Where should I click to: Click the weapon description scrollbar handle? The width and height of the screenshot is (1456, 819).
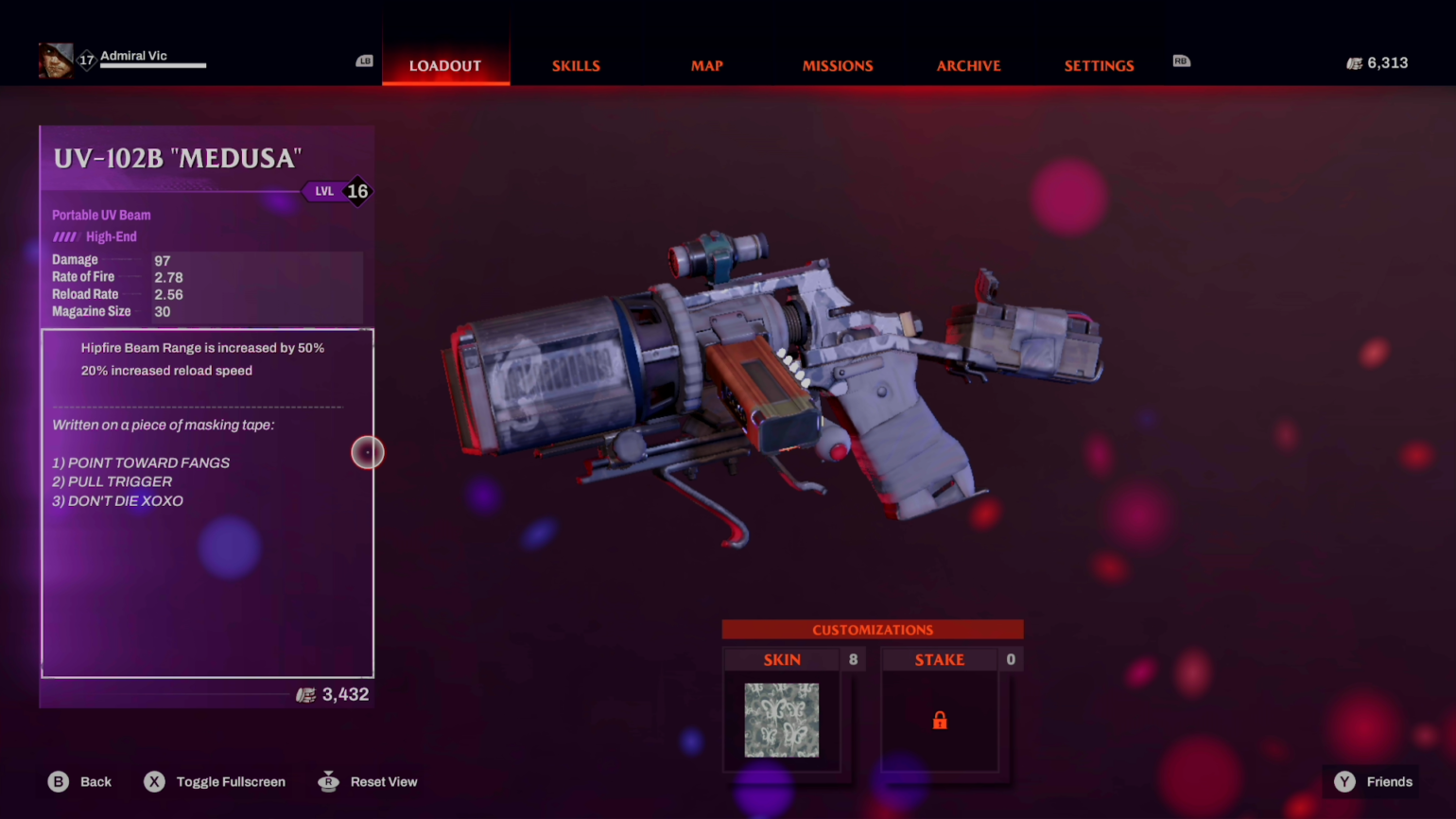tap(368, 452)
